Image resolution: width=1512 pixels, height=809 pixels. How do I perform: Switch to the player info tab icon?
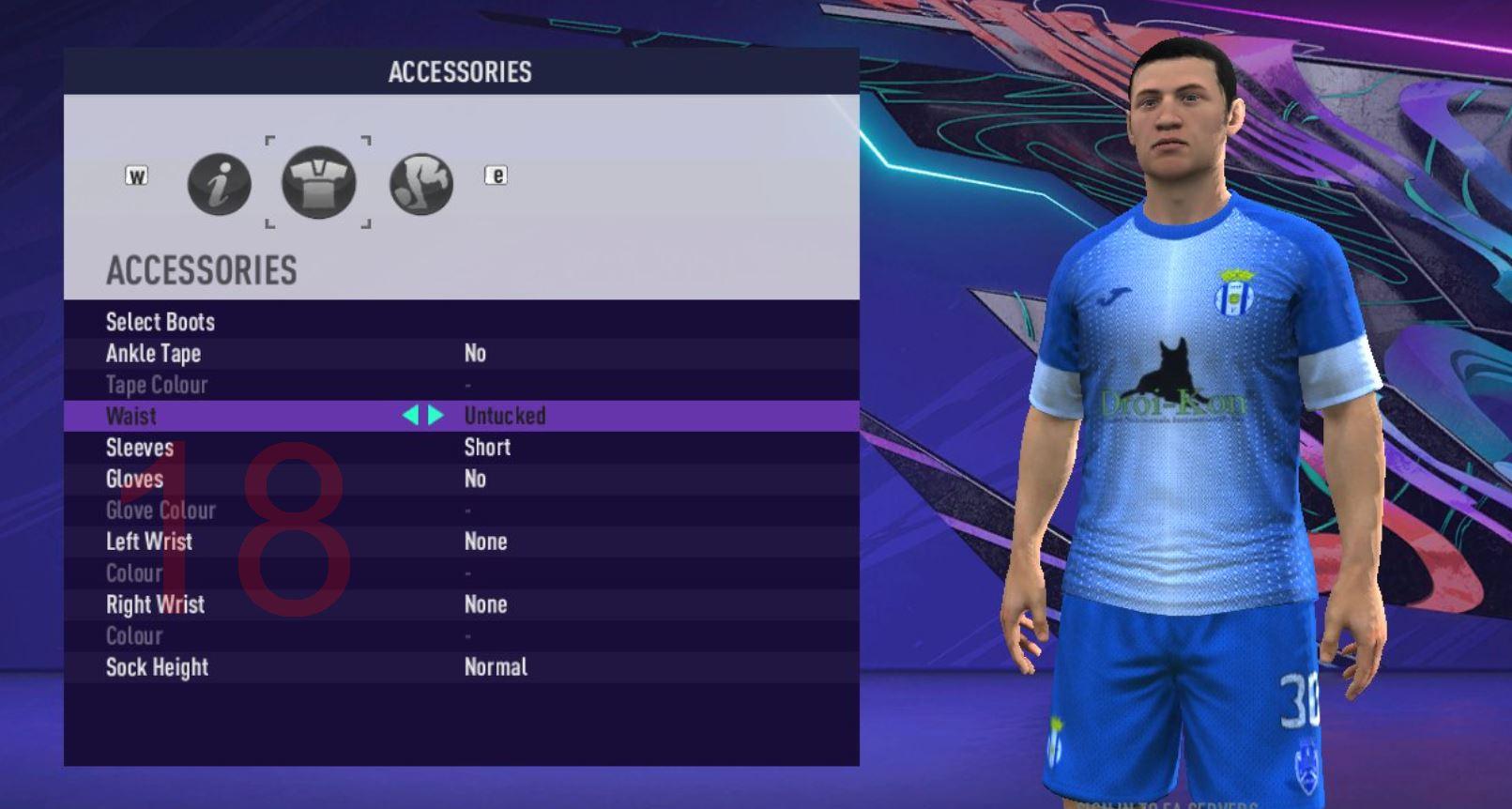(x=219, y=184)
